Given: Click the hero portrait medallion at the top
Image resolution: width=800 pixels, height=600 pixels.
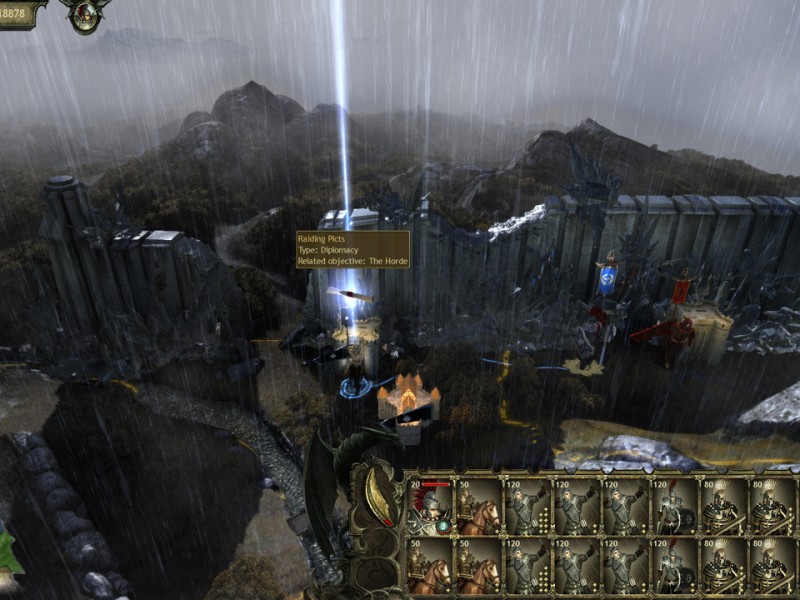Looking at the screenshot, I should tap(84, 14).
